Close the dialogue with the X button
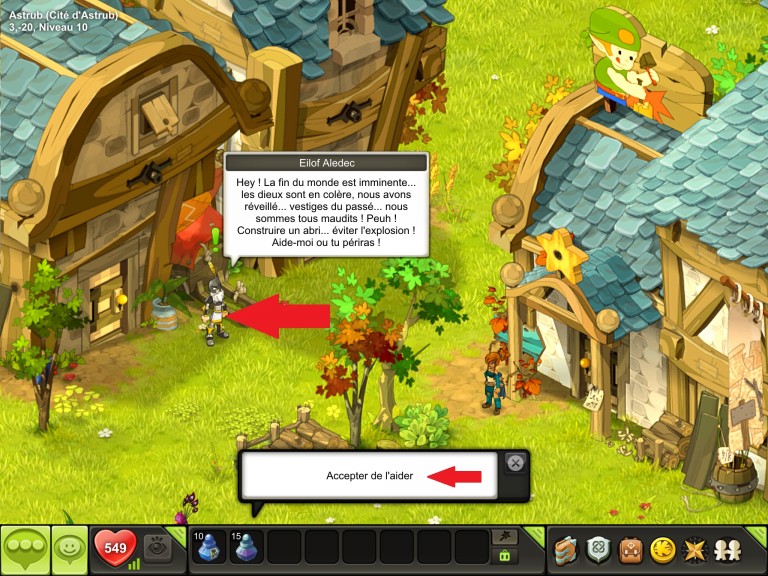The image size is (768, 576). [x=515, y=462]
